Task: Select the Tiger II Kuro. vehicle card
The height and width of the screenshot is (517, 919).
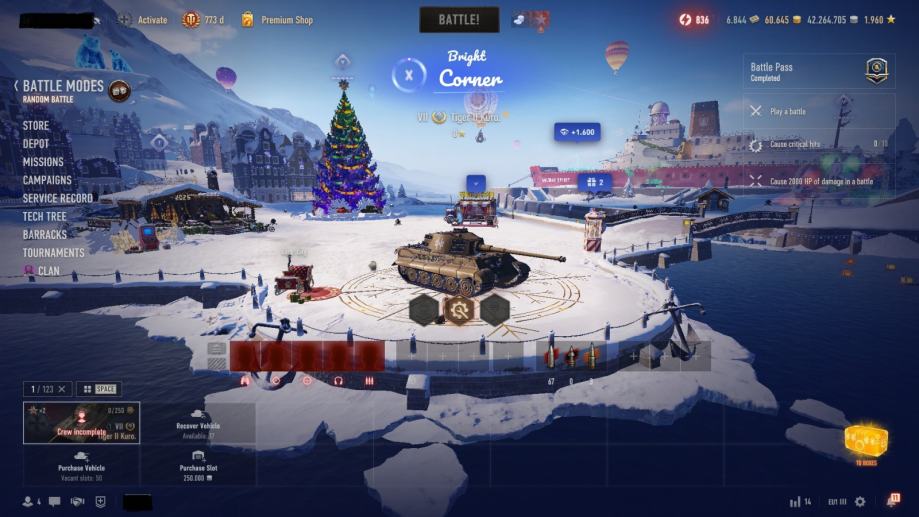Action: tap(82, 422)
